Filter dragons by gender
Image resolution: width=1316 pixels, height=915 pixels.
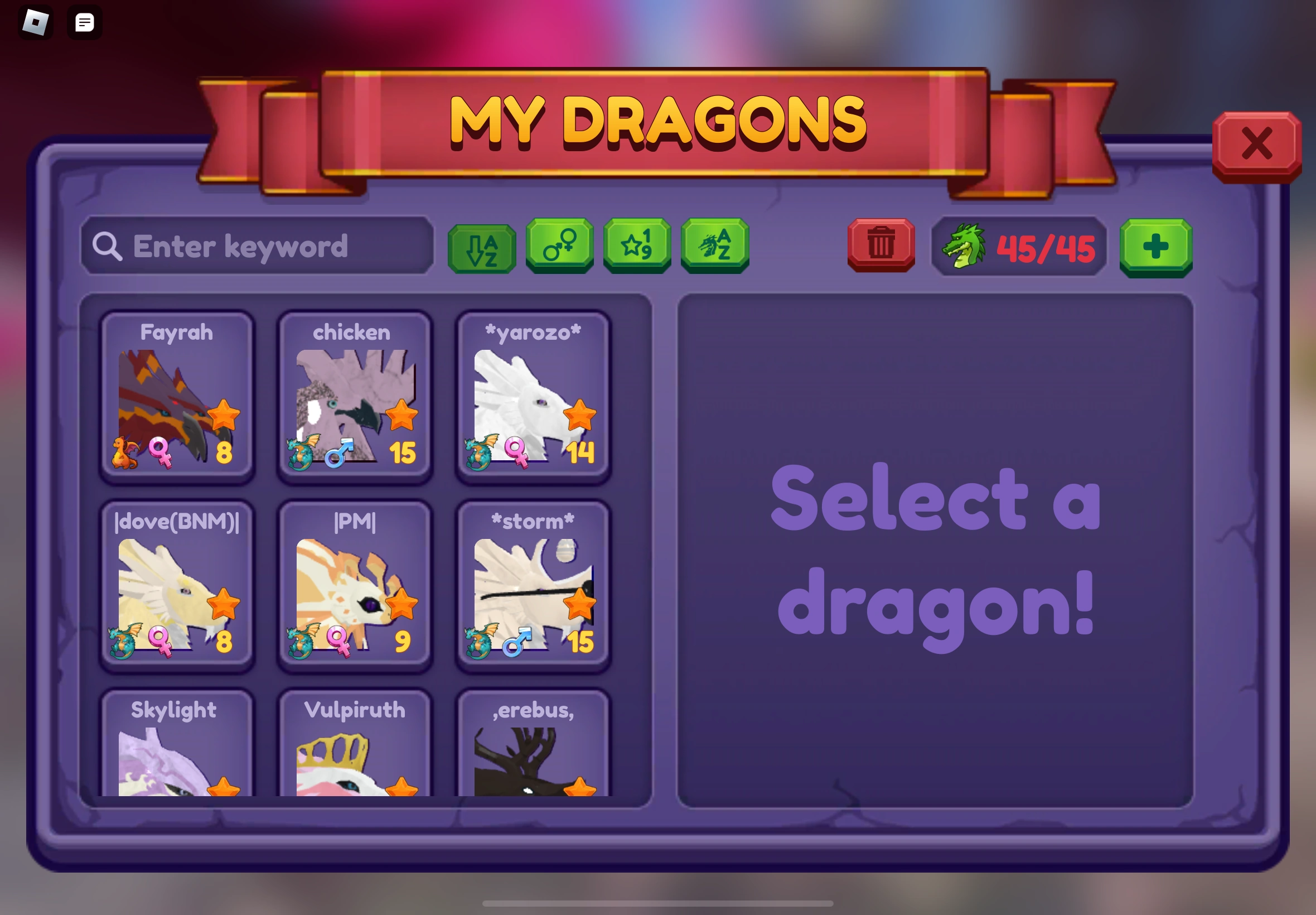(559, 247)
